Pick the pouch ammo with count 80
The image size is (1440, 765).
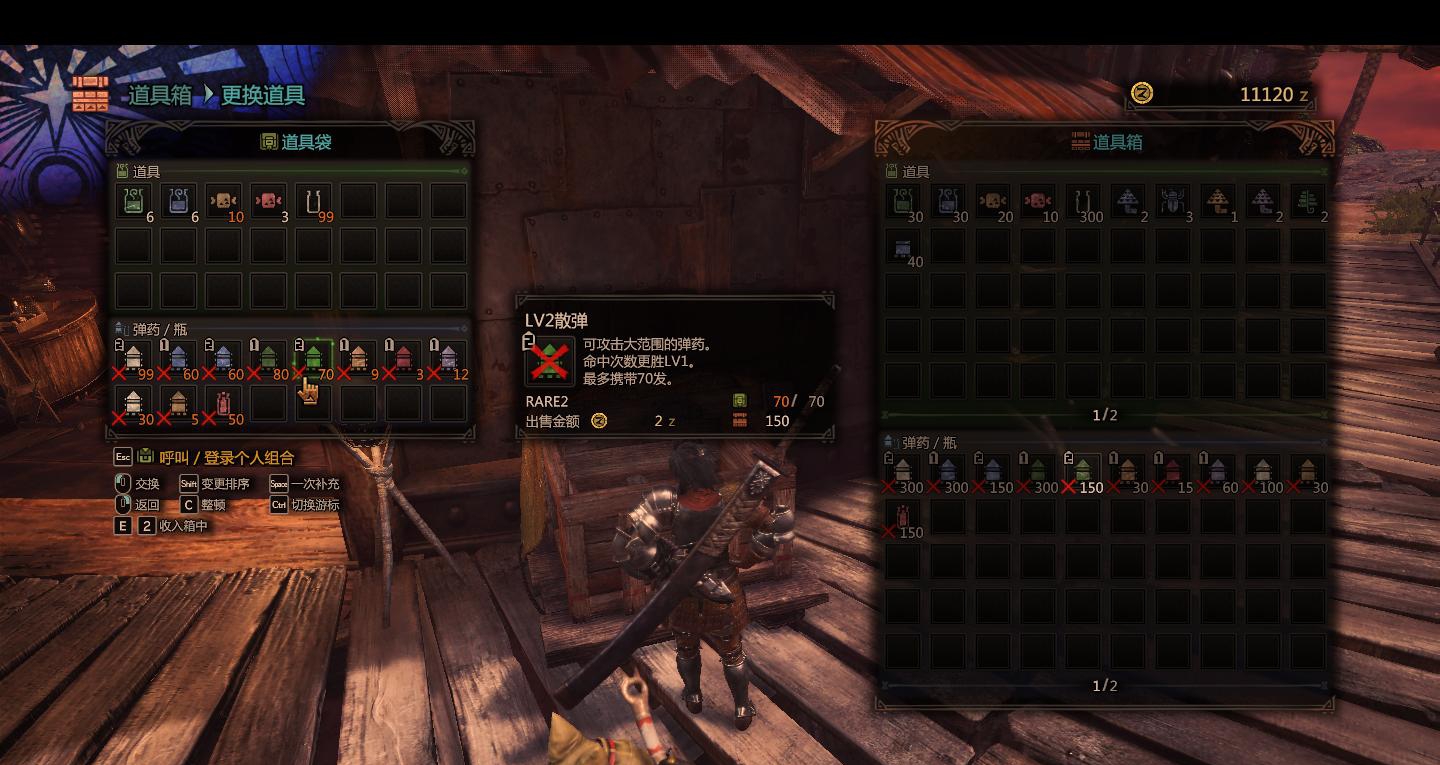268,357
